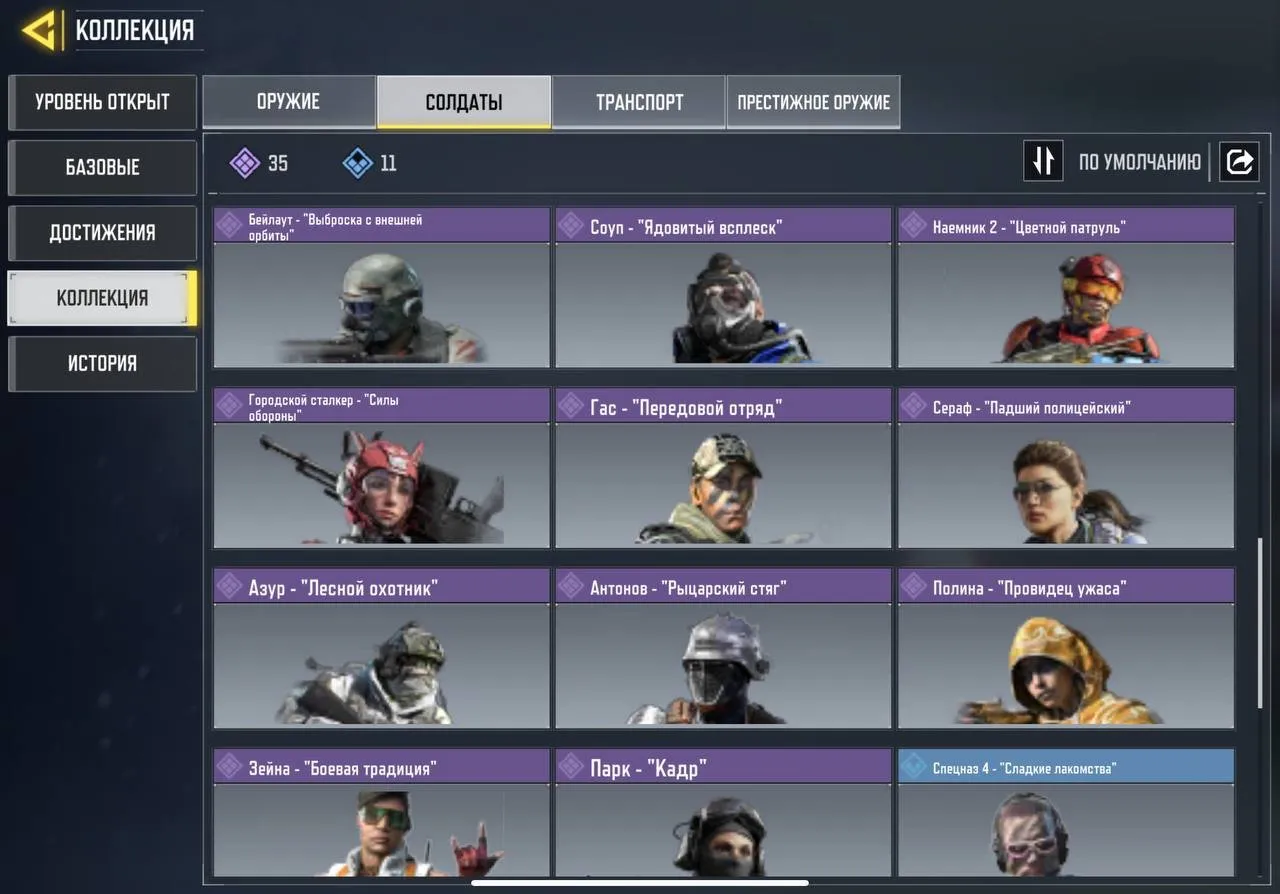Select the blue rarity diamond counter showing 11

[367, 162]
